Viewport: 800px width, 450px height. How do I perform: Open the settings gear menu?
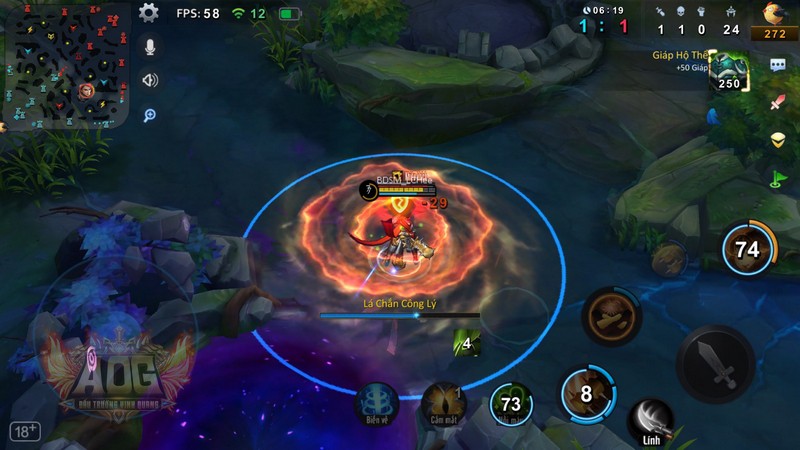(149, 13)
